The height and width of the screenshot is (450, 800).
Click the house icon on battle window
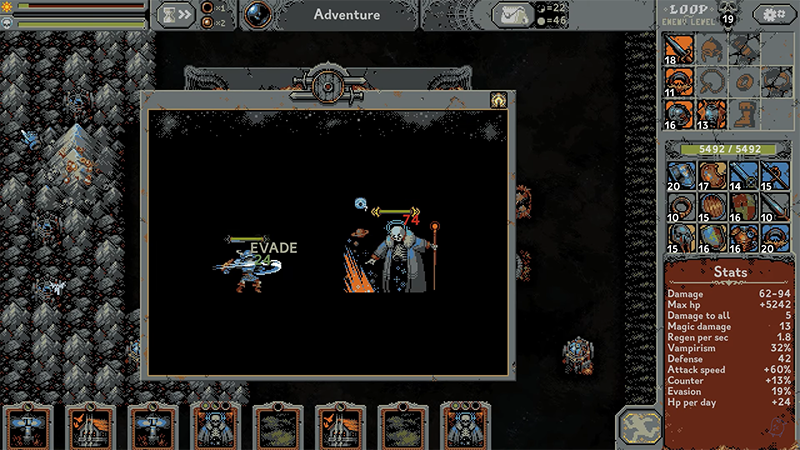pos(495,100)
